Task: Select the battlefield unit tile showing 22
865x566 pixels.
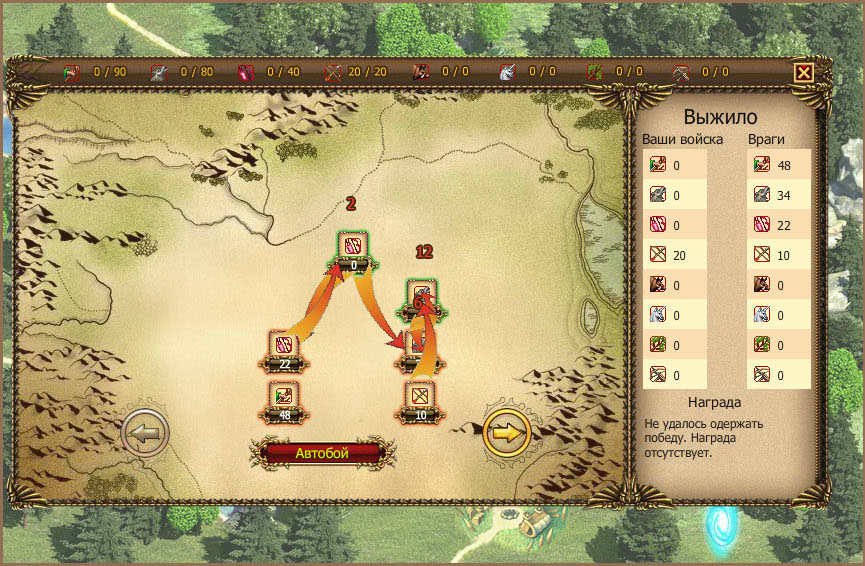Action: click(x=284, y=348)
